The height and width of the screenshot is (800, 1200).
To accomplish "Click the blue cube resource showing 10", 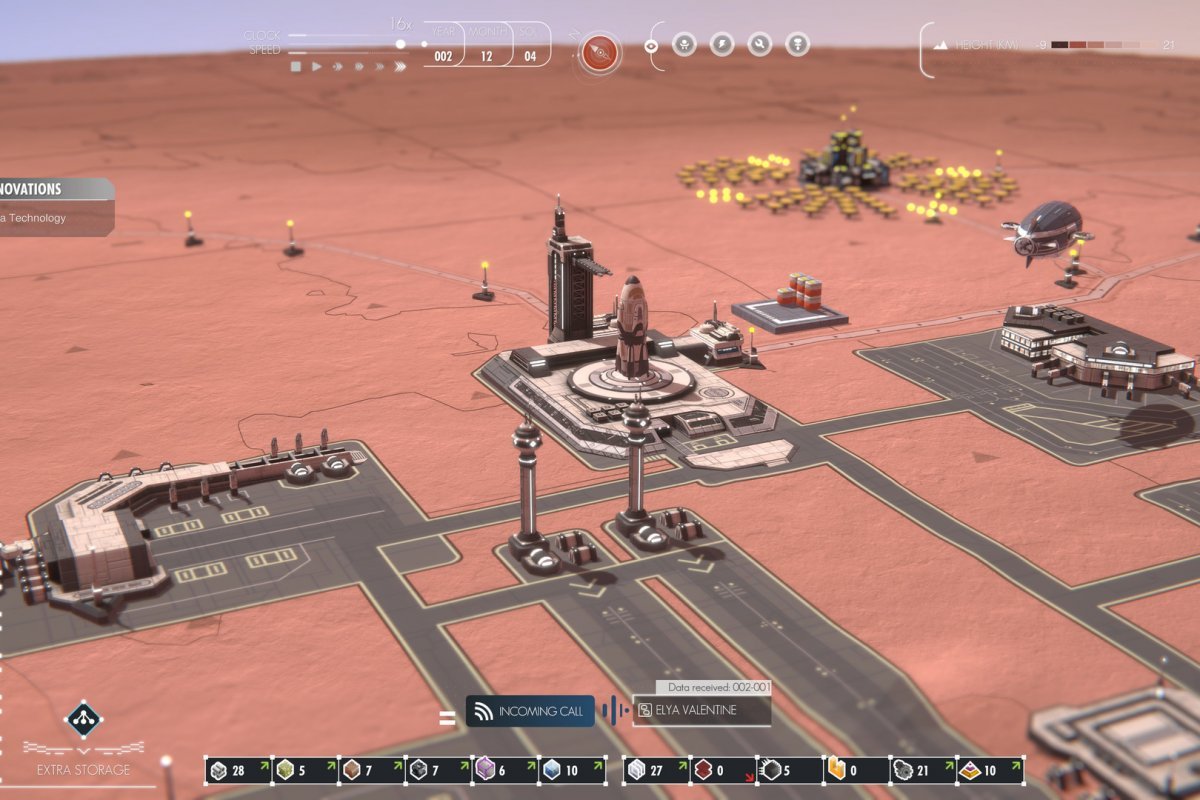I will (568, 770).
